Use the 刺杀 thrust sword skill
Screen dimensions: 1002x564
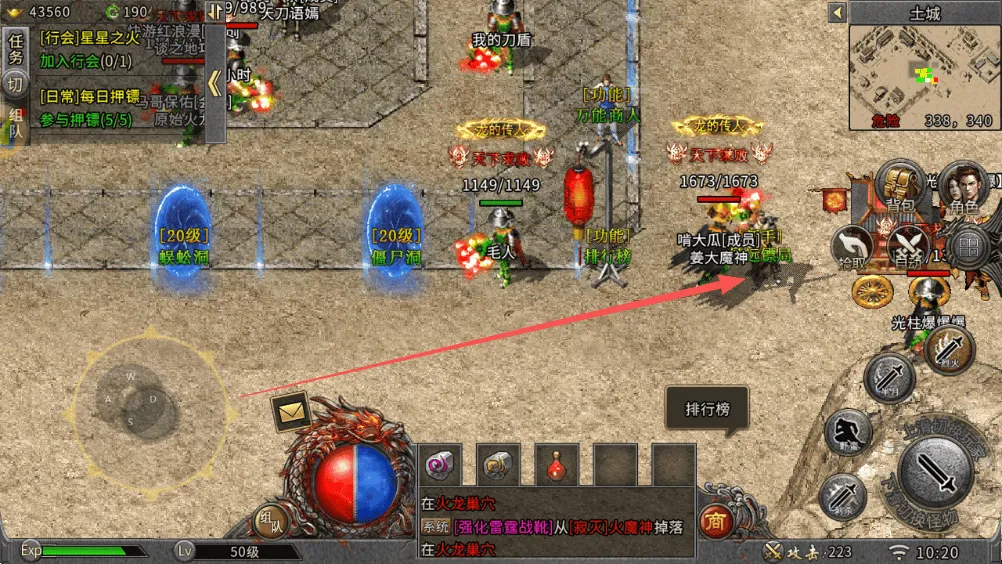pos(843,494)
